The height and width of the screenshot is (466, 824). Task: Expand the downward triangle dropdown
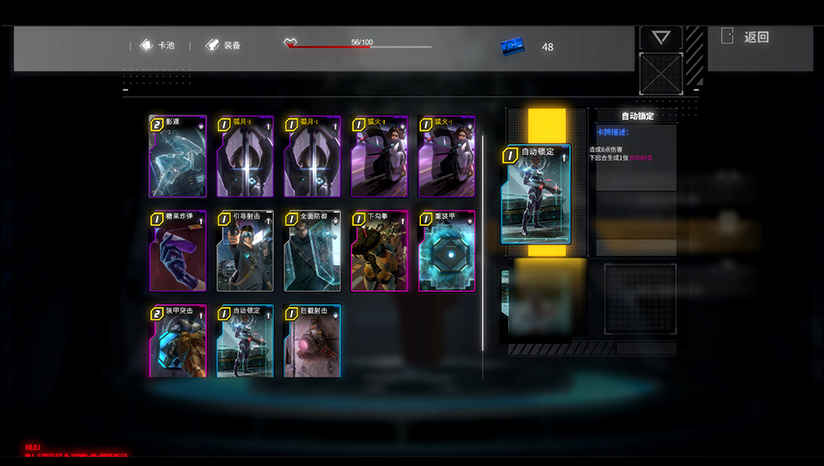(x=660, y=37)
